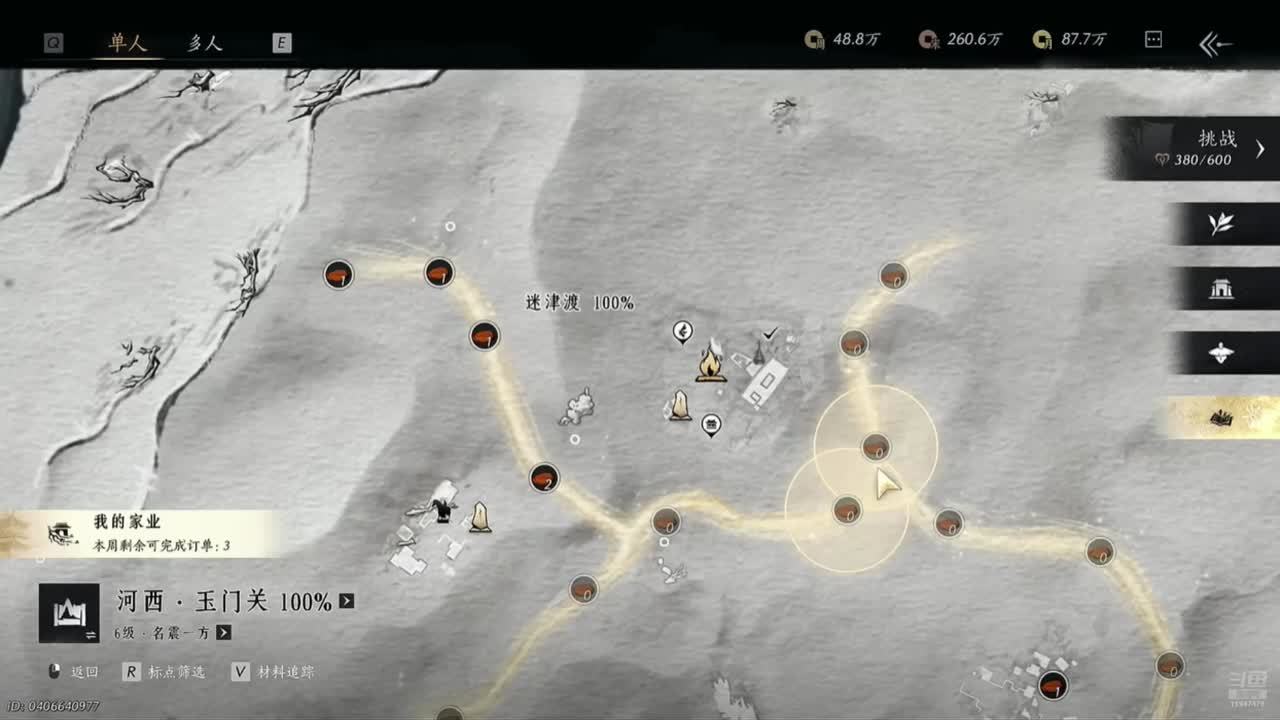Select the leaf map filter button
Image resolution: width=1280 pixels, height=720 pixels.
click(x=1221, y=224)
